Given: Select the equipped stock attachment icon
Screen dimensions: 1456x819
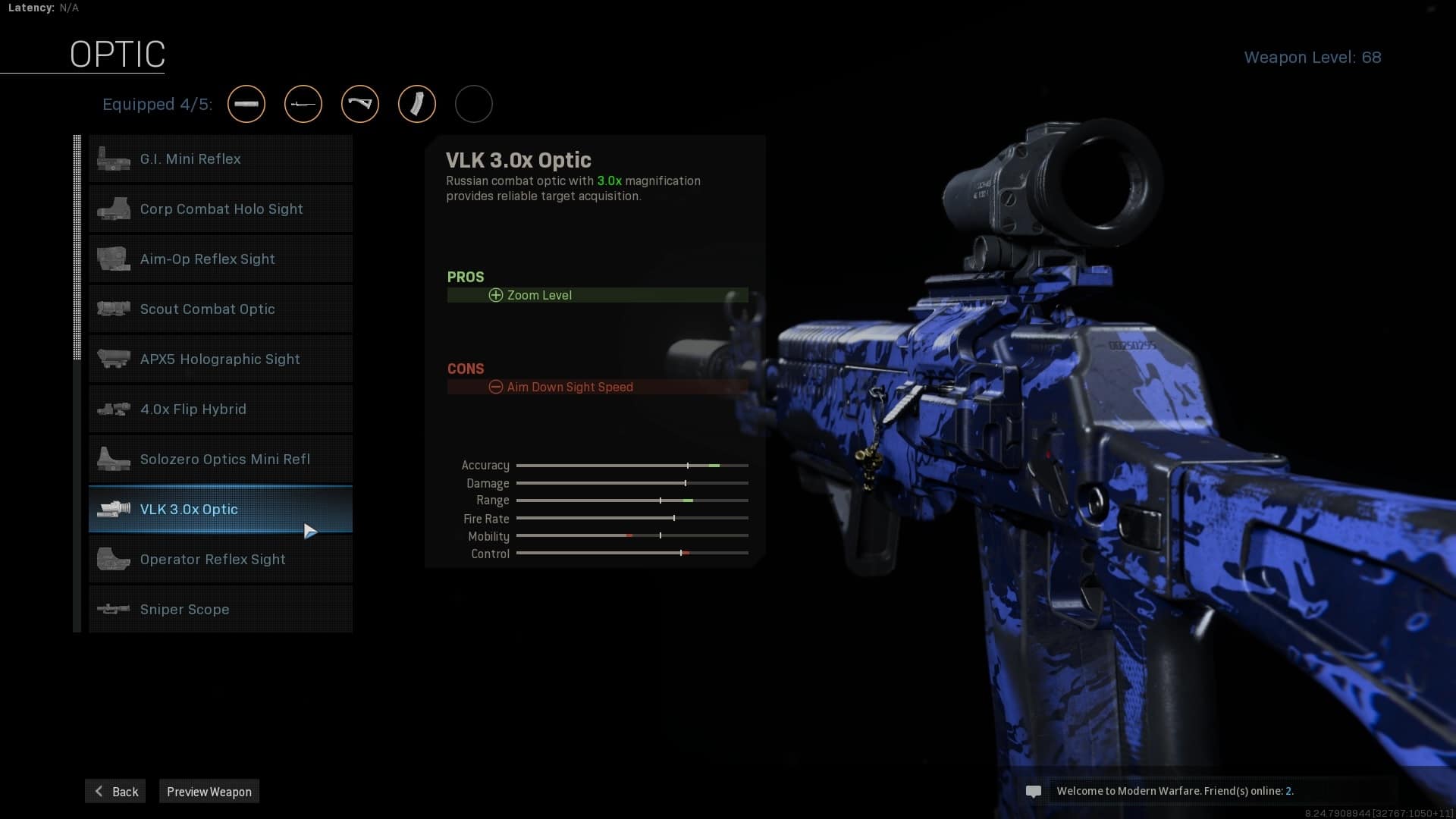Looking at the screenshot, I should 360,104.
